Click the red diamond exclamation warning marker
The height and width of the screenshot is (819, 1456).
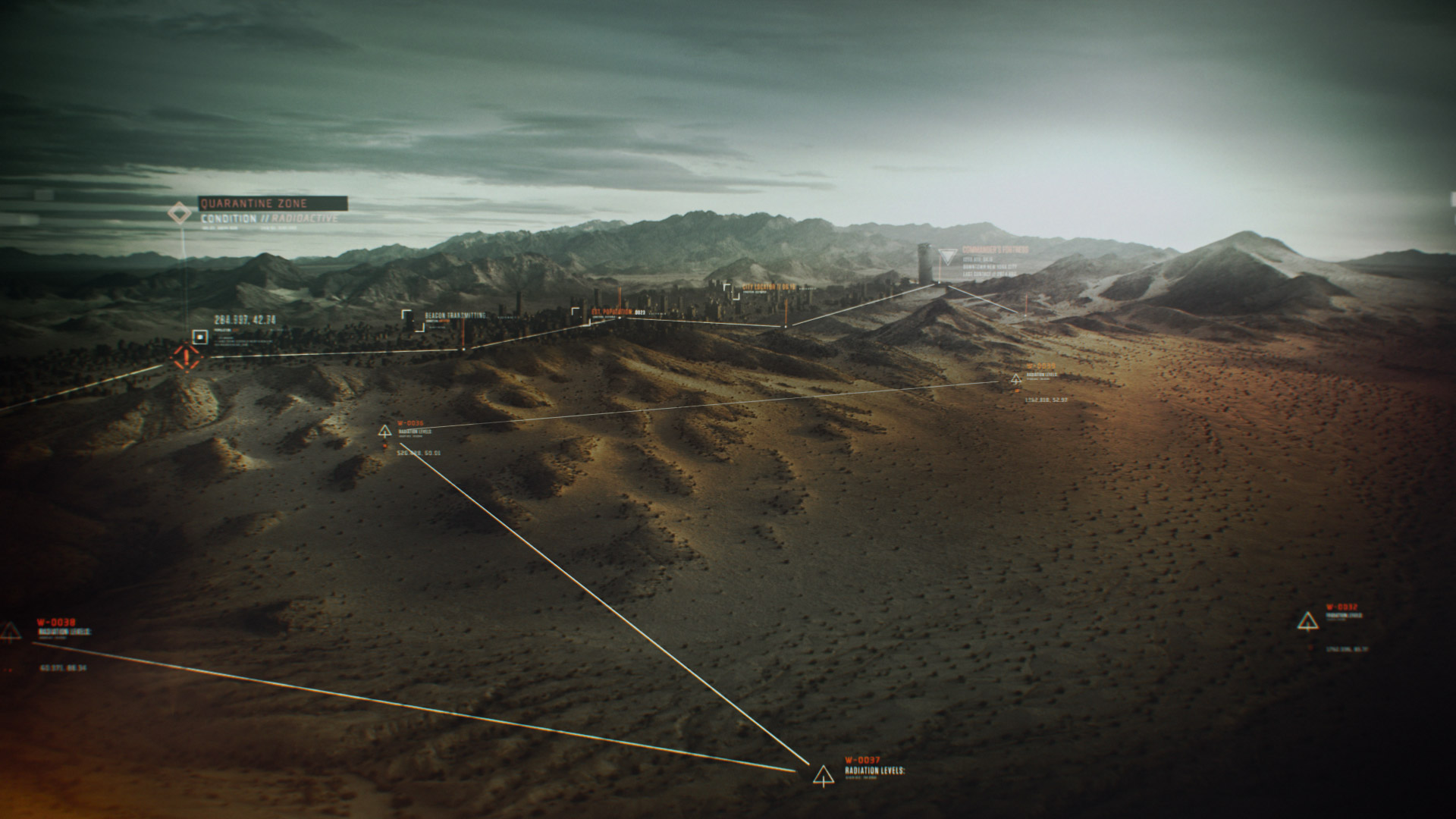184,357
